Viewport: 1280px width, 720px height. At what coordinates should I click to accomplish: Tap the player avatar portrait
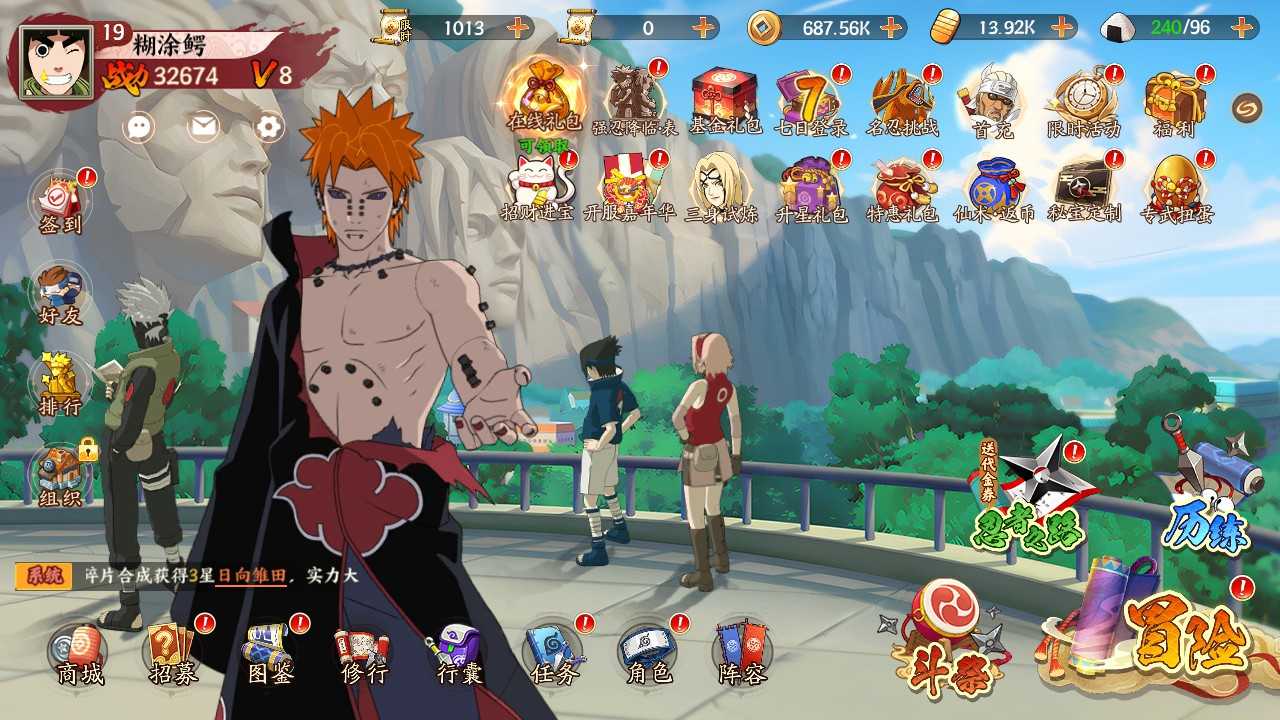[x=56, y=62]
